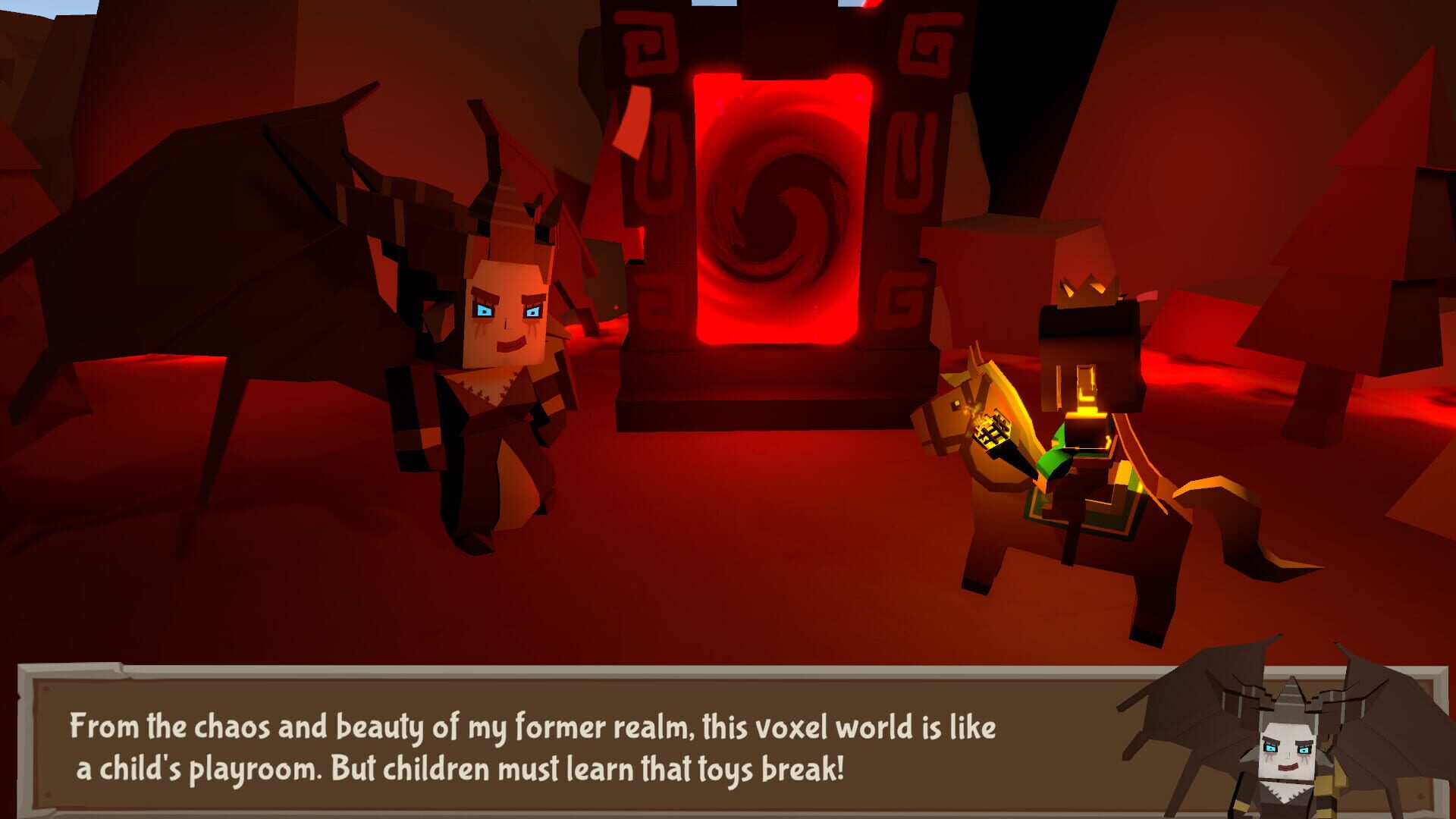Advance the dialogue by clicking the text box
Screen dimensions: 1456x819
[531, 747]
